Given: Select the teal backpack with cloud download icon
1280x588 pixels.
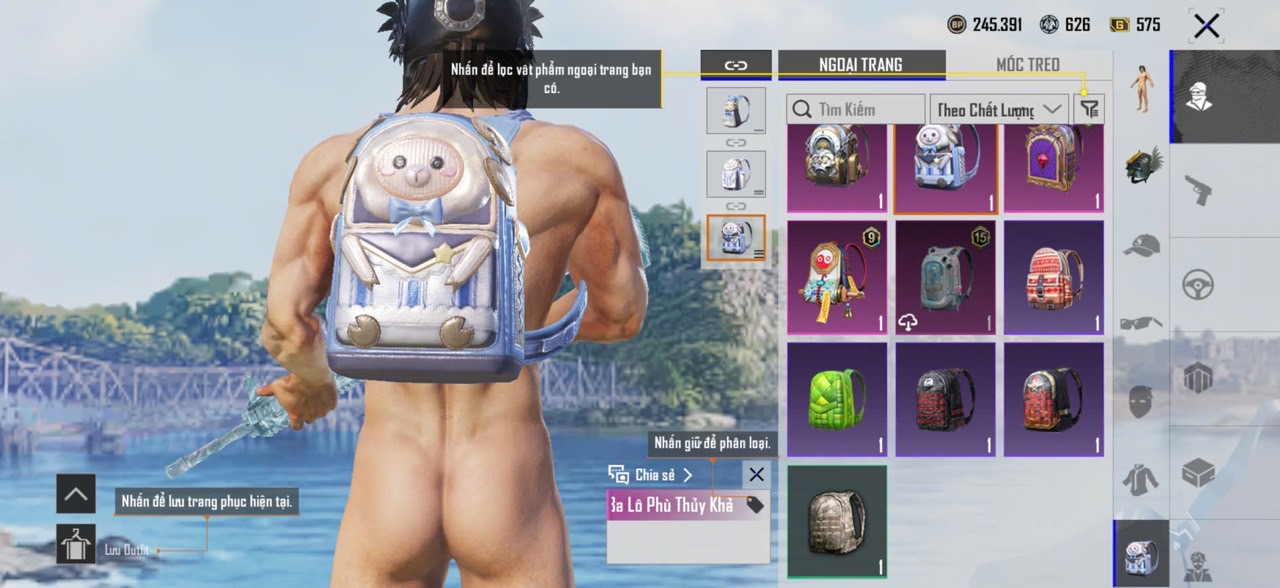Looking at the screenshot, I should (x=945, y=278).
